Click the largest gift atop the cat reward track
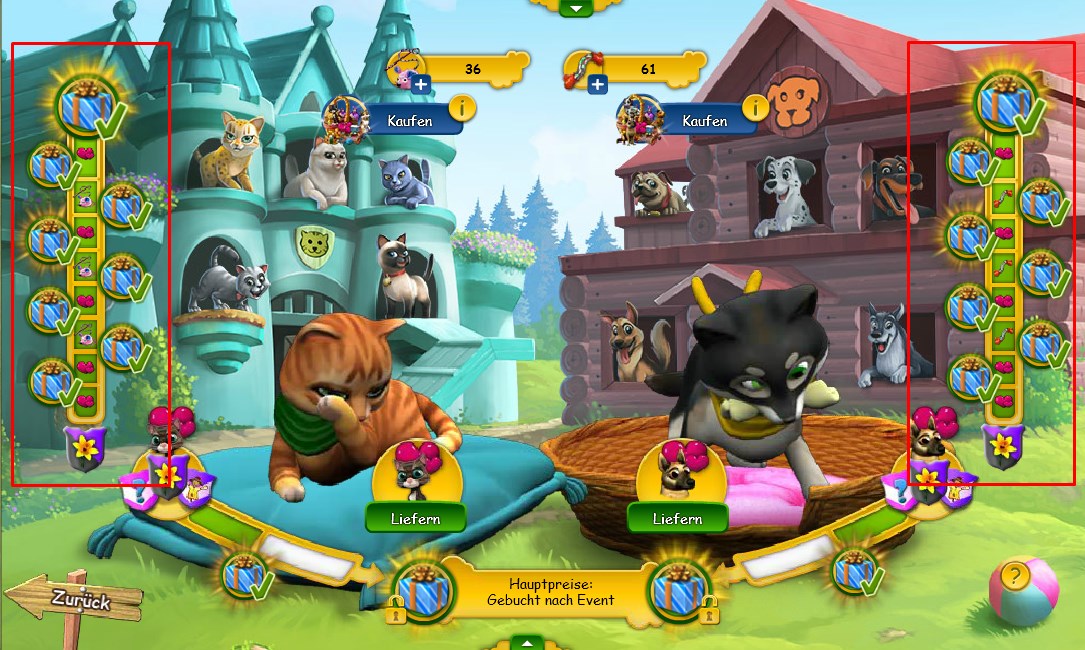Screen dimensions: 1085x650 click(x=86, y=104)
